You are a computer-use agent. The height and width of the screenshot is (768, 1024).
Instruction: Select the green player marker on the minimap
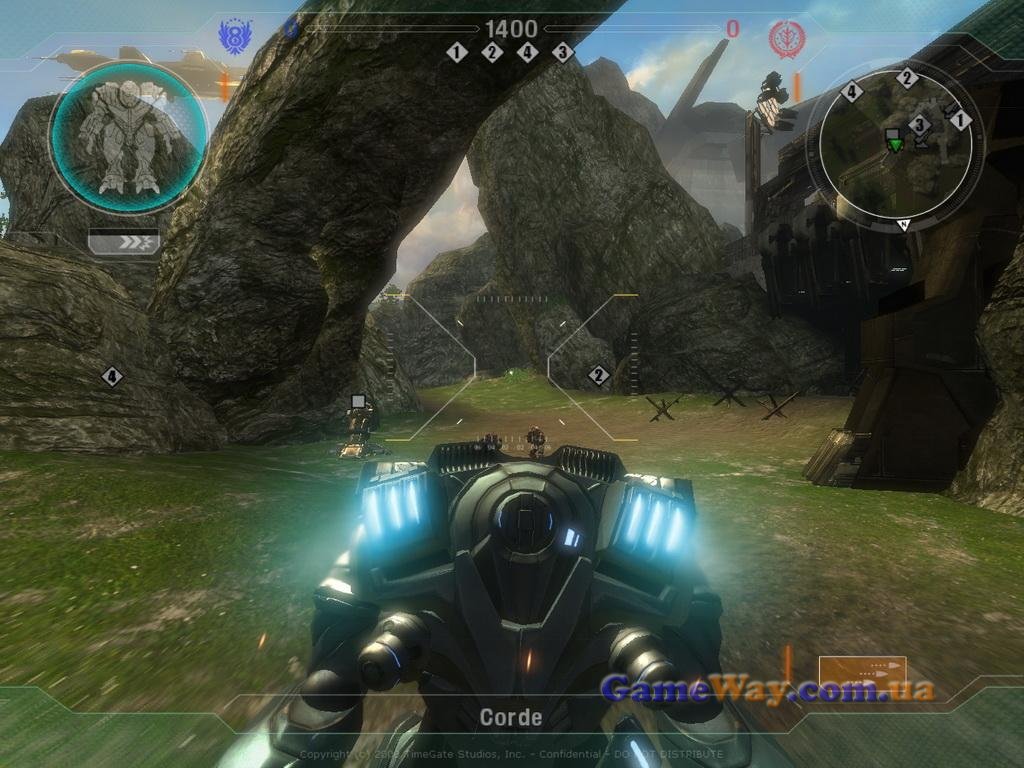click(895, 145)
